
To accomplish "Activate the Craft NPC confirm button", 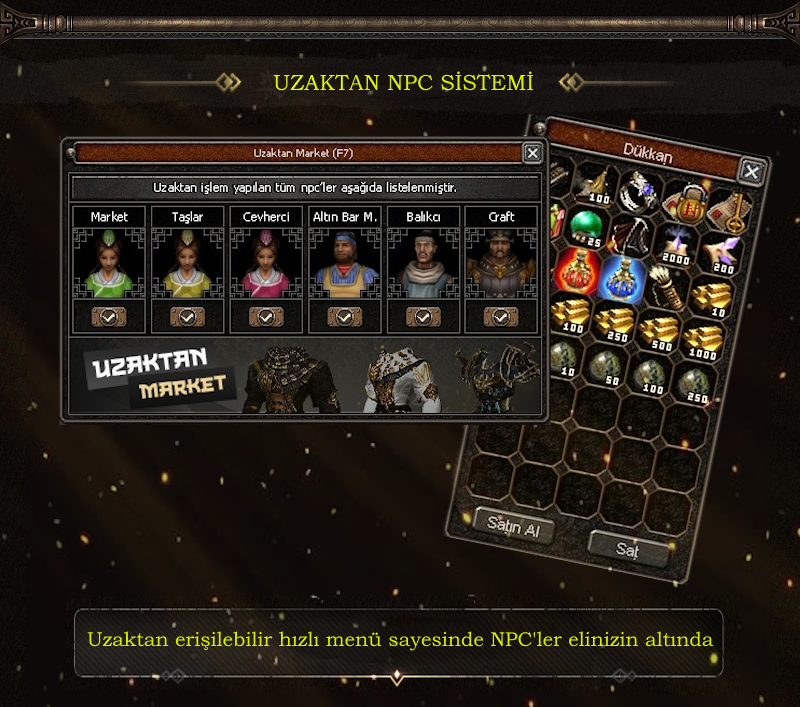I will pos(501,316).
